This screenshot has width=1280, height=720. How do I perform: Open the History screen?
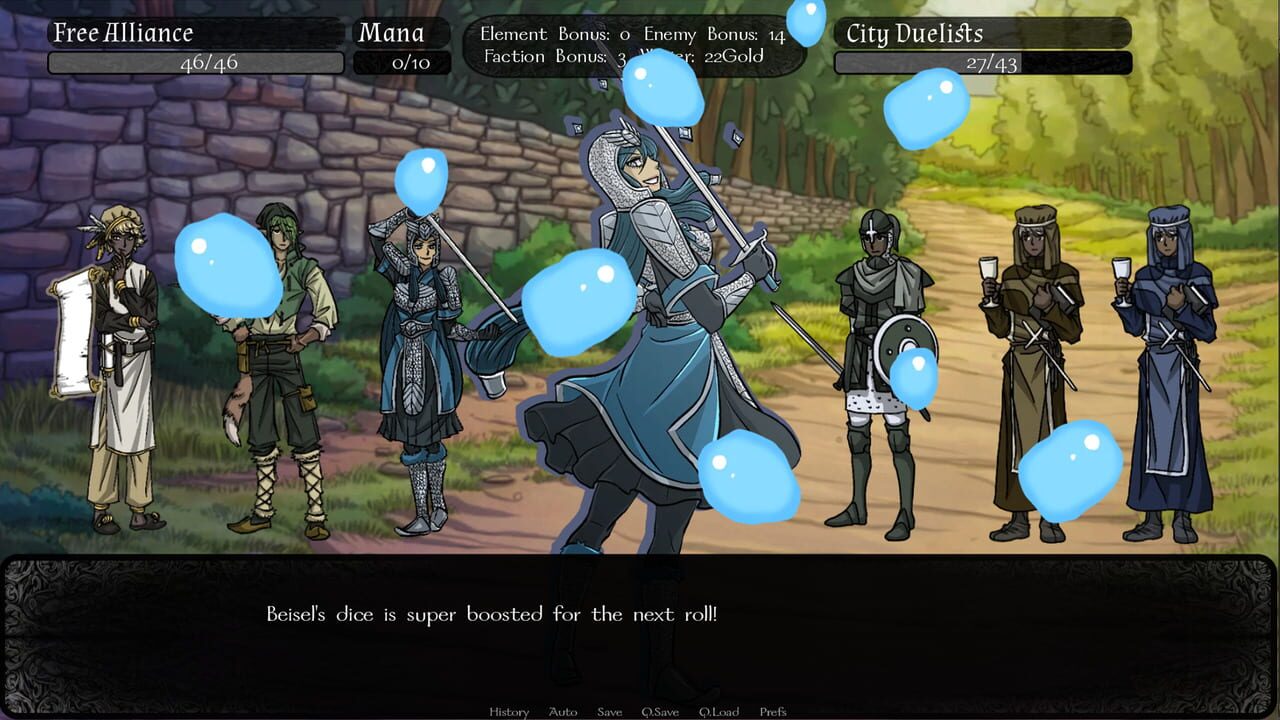pyautogui.click(x=508, y=711)
